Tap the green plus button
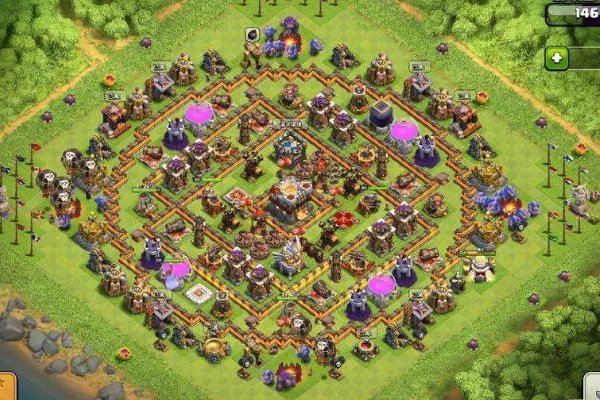This screenshot has width=600, height=400. [x=557, y=58]
